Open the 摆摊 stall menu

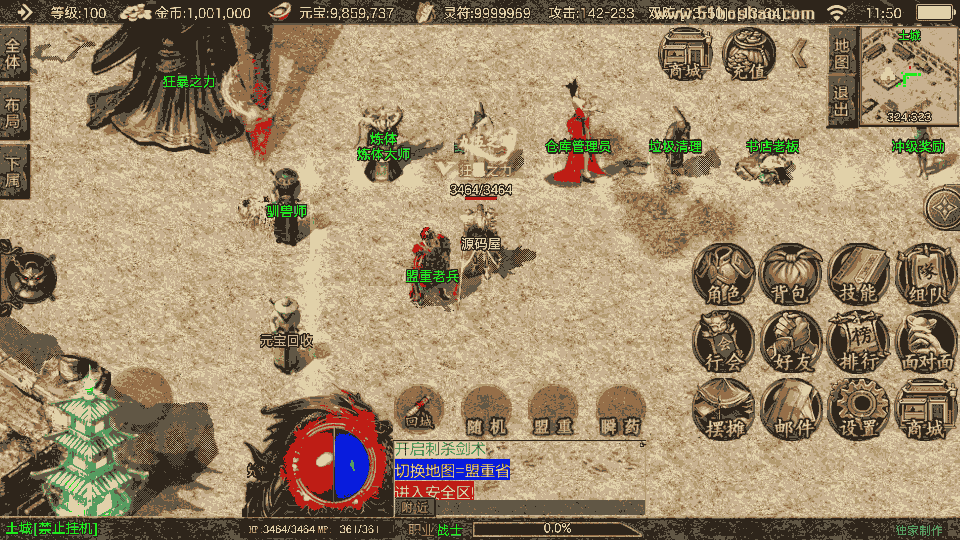click(724, 410)
